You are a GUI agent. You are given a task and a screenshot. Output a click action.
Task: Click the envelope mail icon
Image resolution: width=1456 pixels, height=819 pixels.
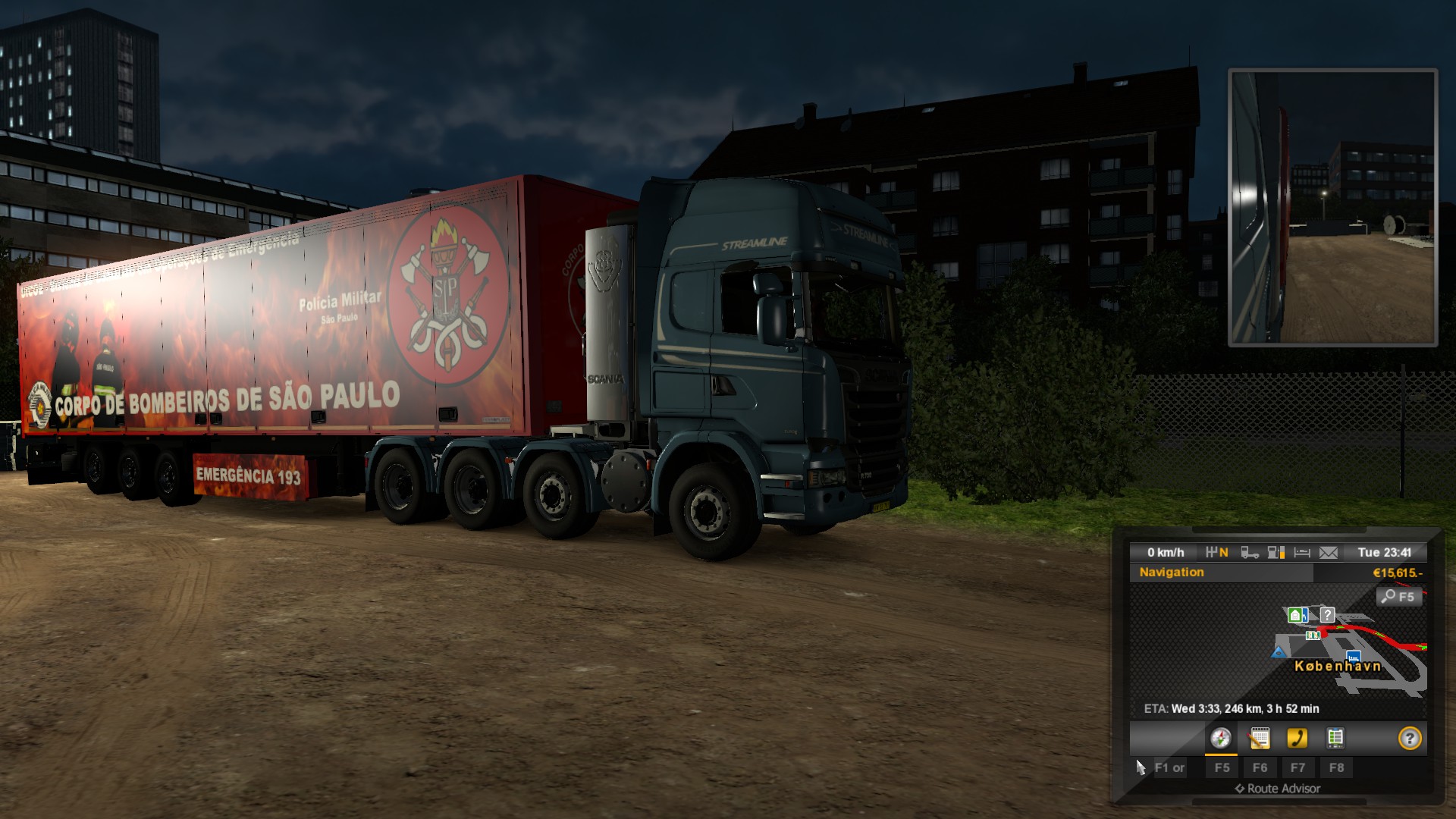[1329, 553]
